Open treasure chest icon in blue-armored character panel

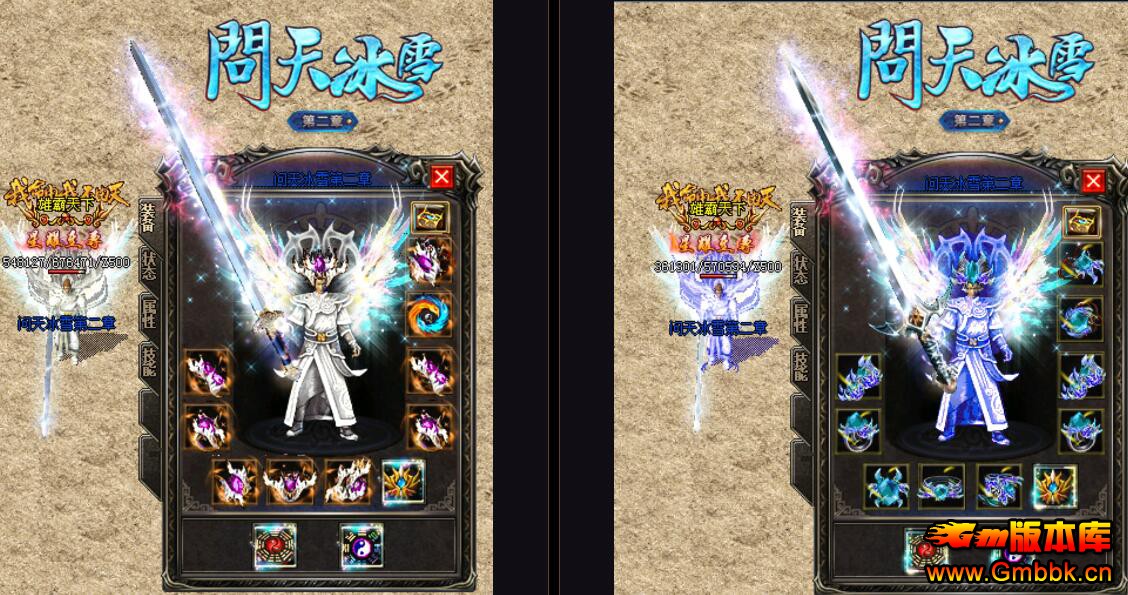(x=1080, y=221)
